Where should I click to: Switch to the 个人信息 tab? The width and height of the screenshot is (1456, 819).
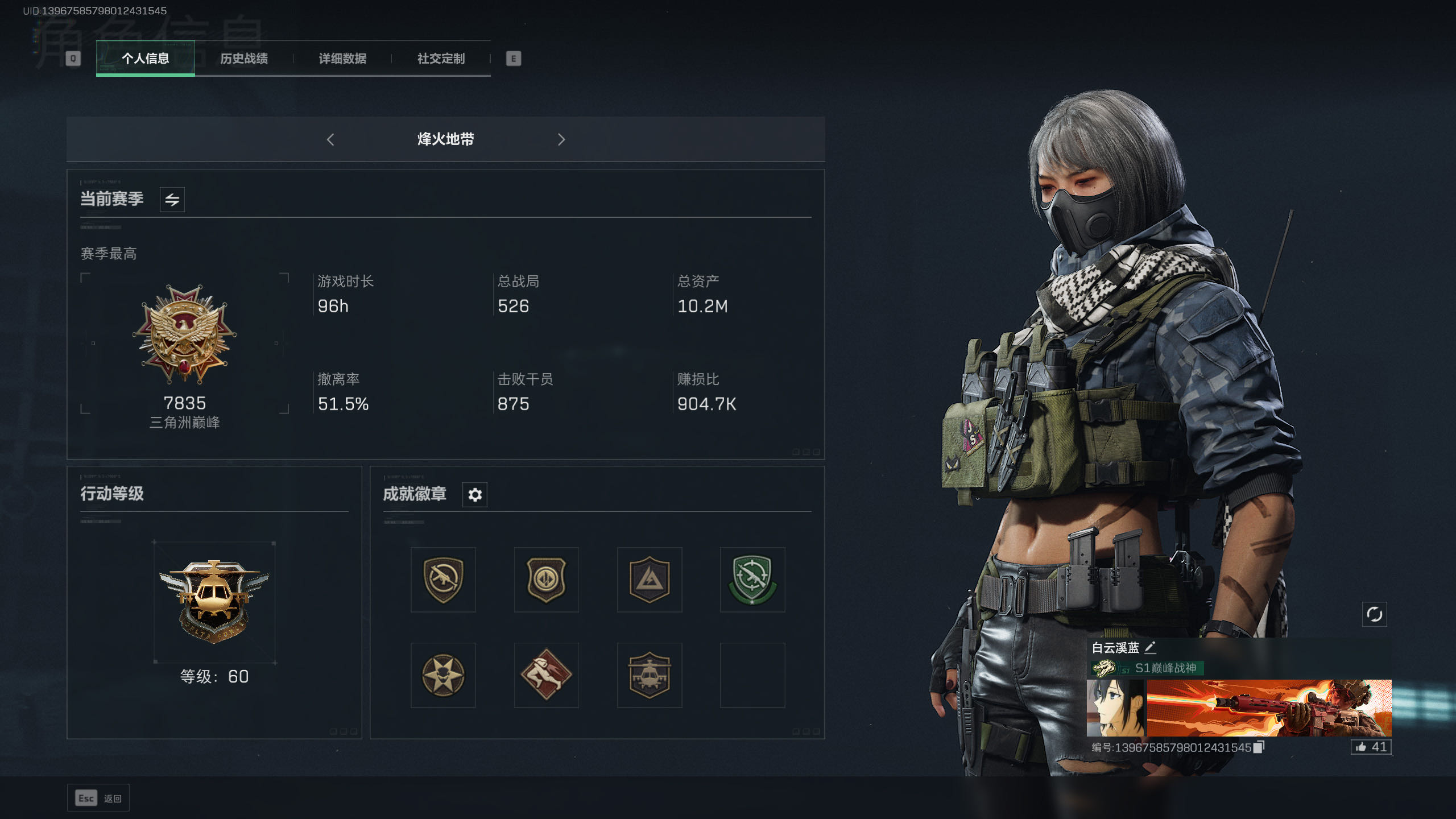point(145,59)
